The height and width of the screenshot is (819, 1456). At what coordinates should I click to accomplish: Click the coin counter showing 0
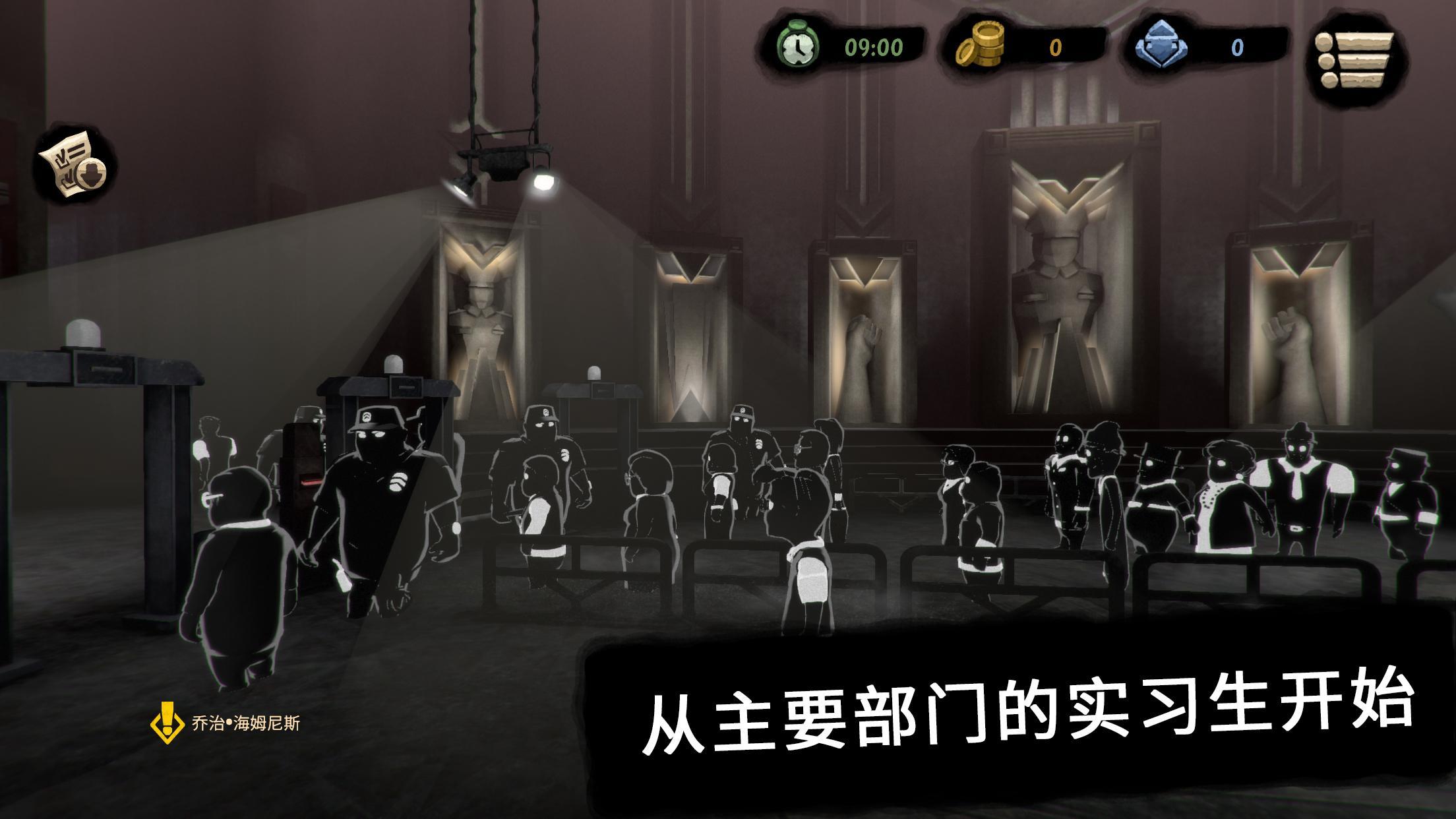1055,46
